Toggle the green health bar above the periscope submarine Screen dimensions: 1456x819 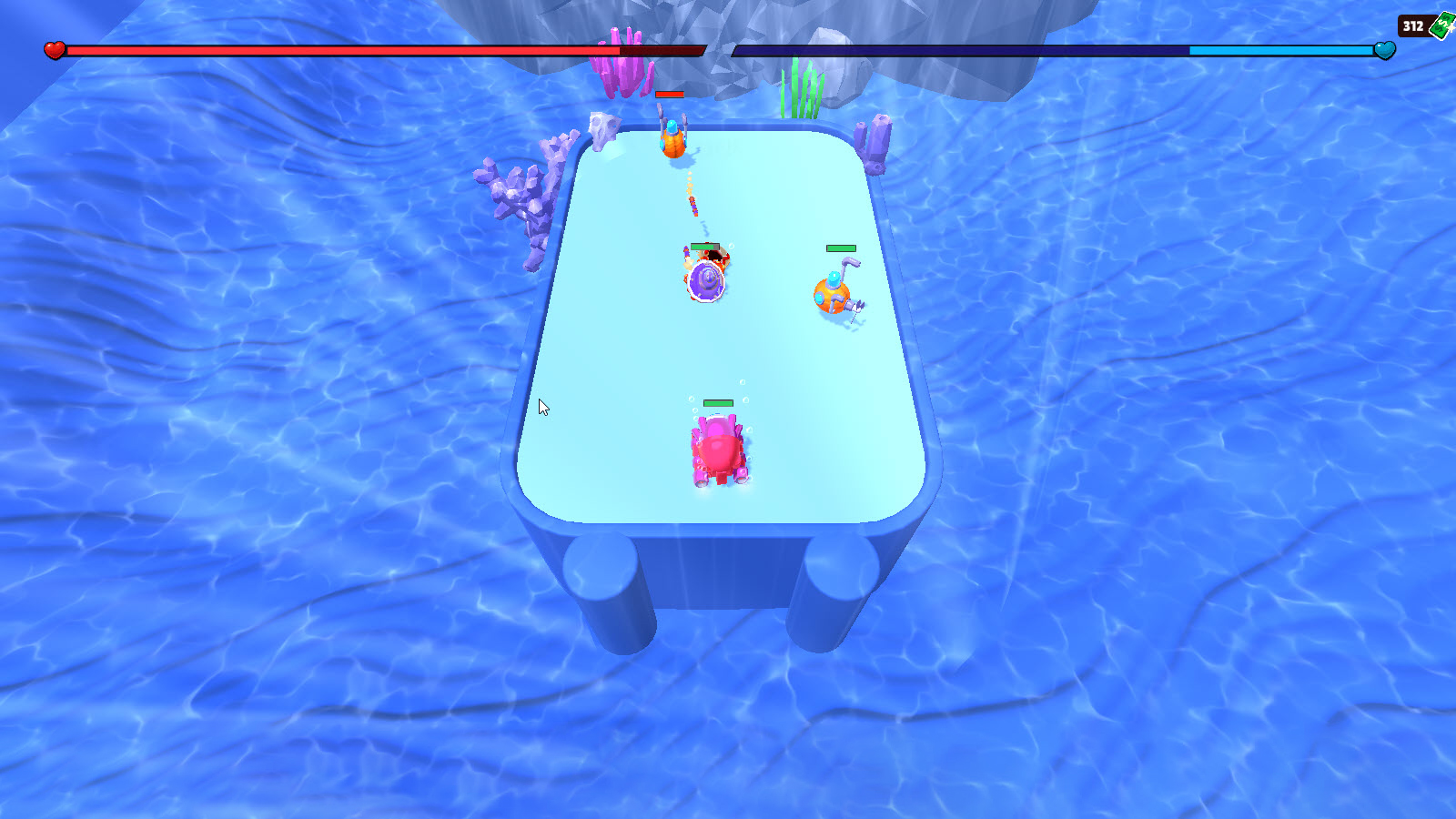841,247
